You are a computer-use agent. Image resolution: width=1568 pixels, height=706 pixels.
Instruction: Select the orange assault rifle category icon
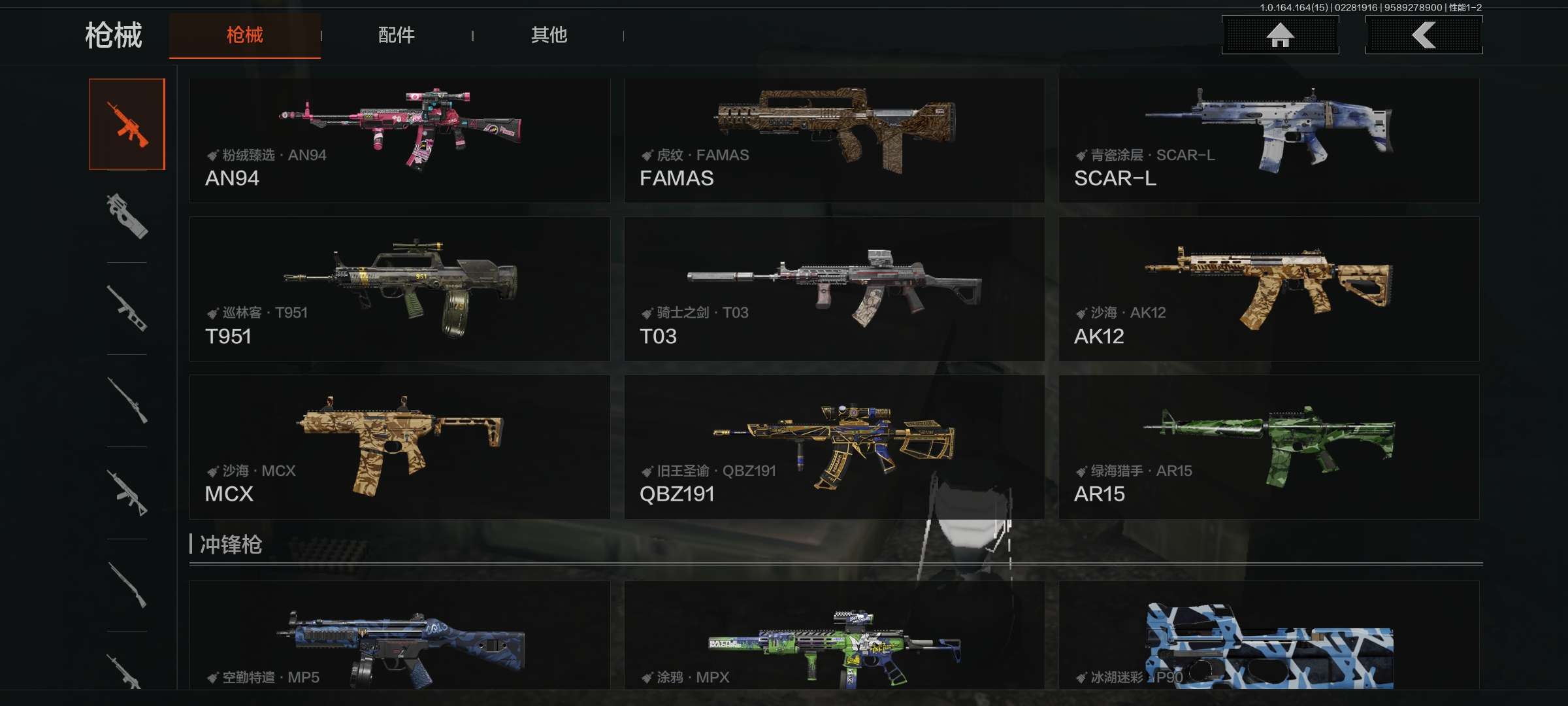(x=127, y=124)
